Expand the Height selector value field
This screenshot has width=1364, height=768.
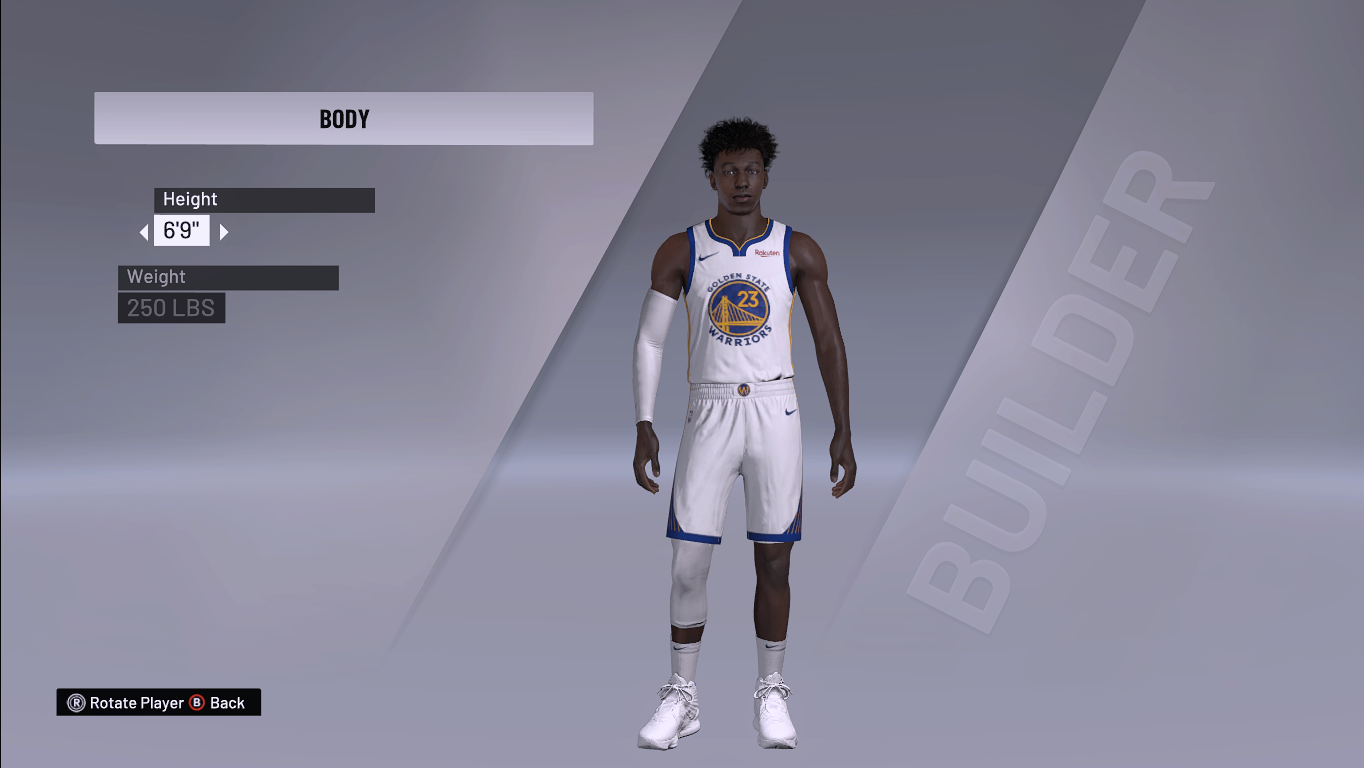tap(183, 231)
